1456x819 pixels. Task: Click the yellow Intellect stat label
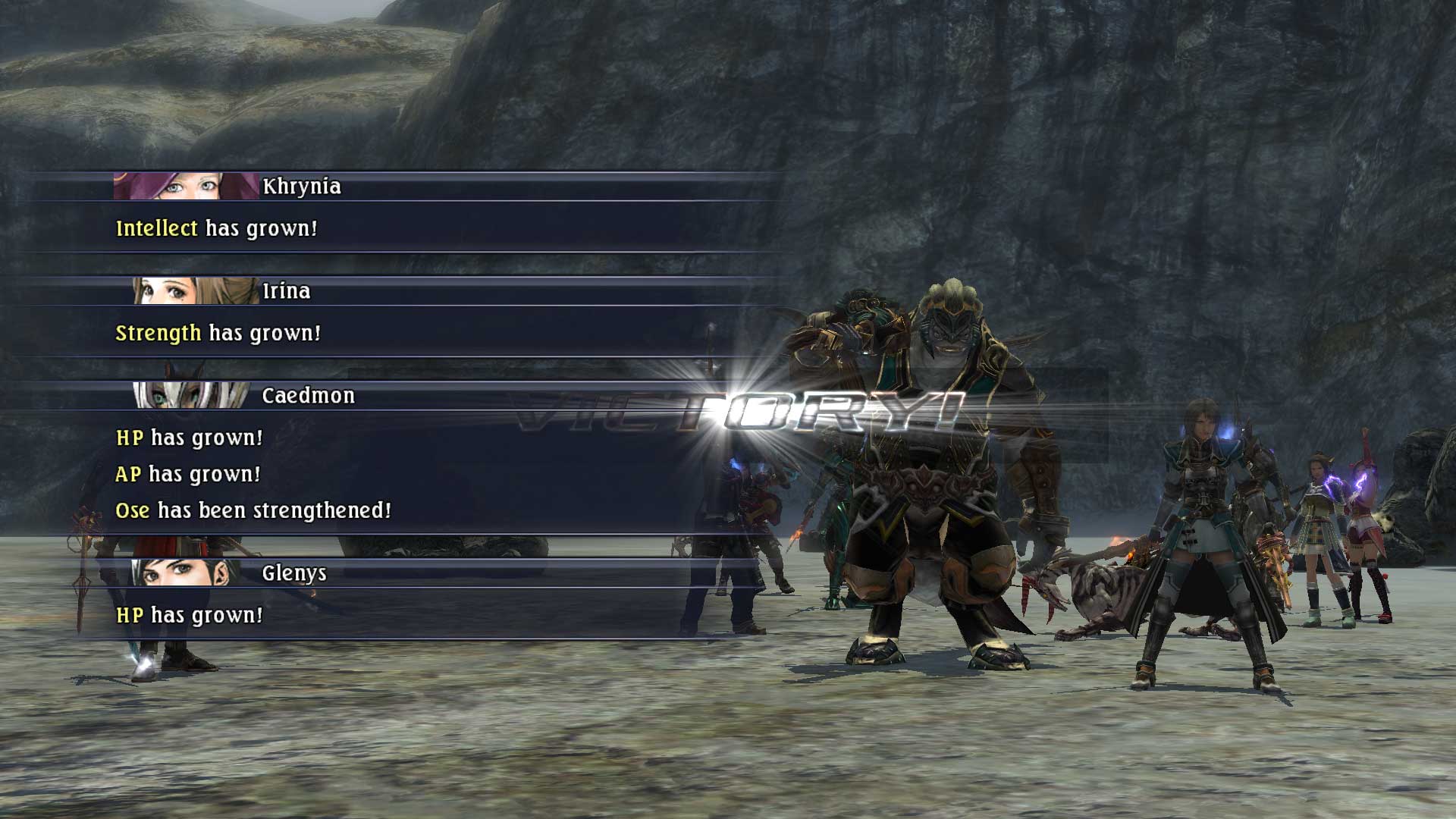click(156, 227)
